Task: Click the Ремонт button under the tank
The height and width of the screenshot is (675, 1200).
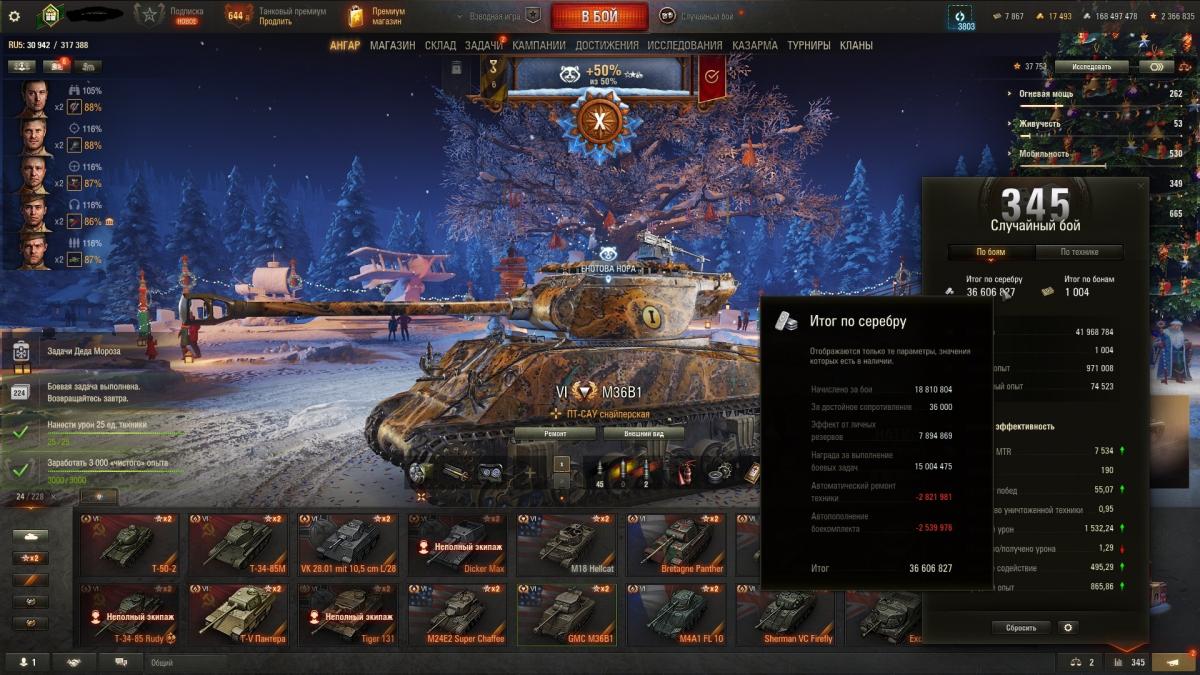Action: [x=556, y=434]
